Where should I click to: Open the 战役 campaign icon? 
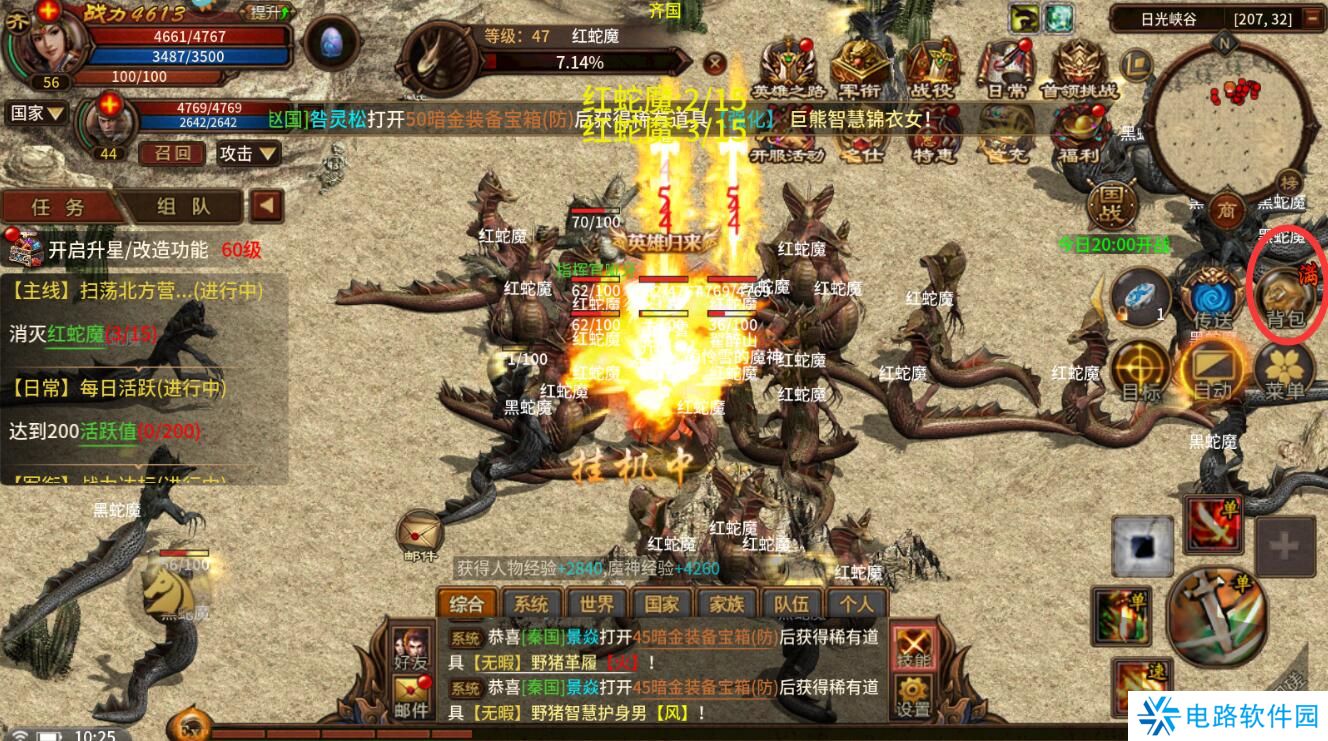932,68
